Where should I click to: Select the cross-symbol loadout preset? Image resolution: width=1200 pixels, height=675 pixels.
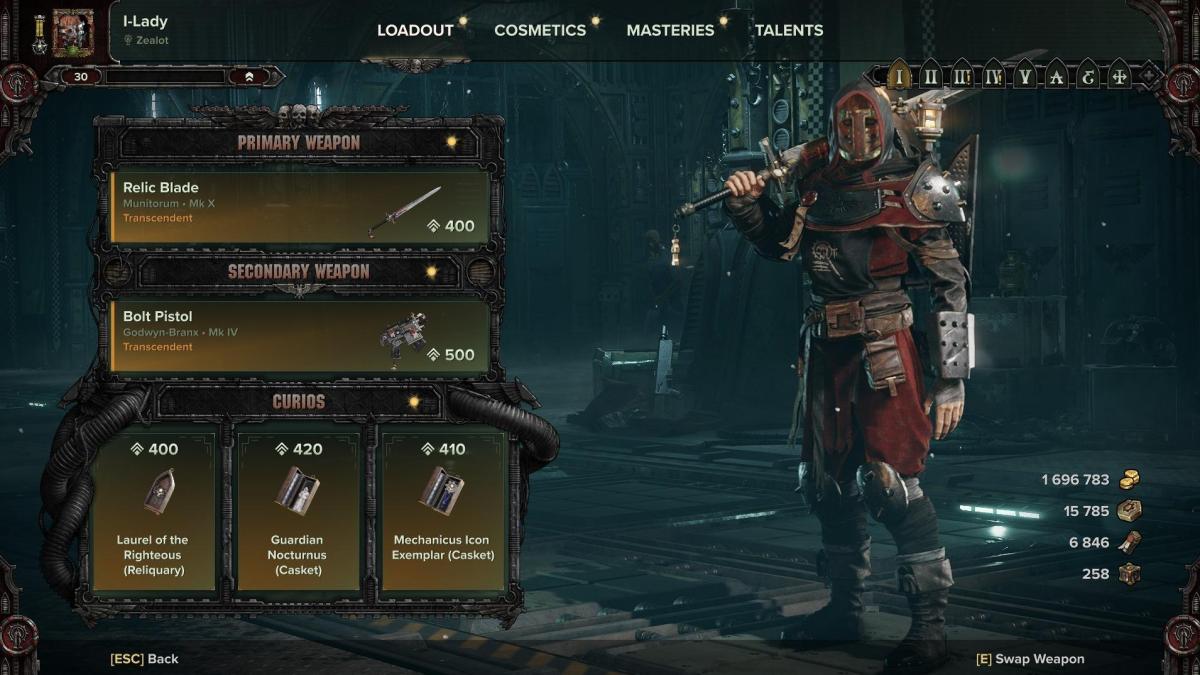pyautogui.click(x=1120, y=75)
